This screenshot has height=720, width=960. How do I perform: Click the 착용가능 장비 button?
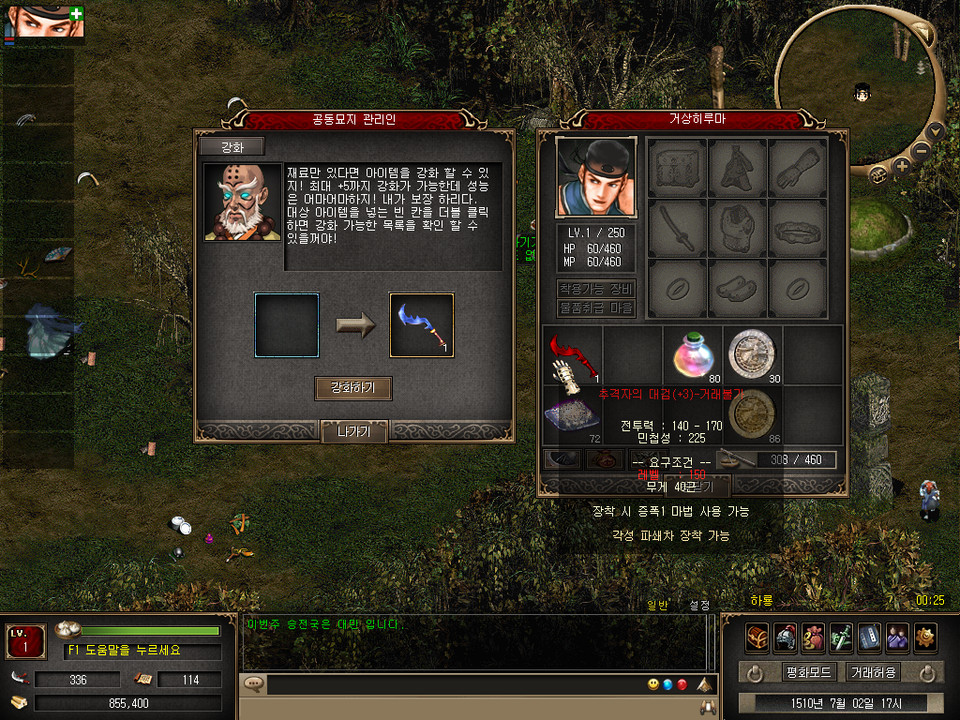(x=596, y=289)
